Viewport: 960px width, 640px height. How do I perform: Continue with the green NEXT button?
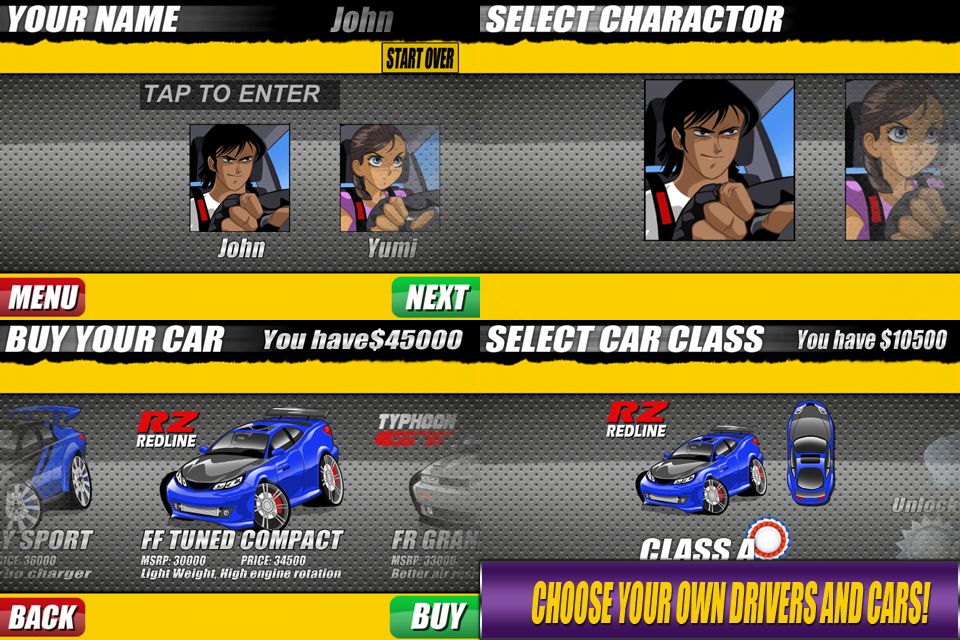[435, 297]
